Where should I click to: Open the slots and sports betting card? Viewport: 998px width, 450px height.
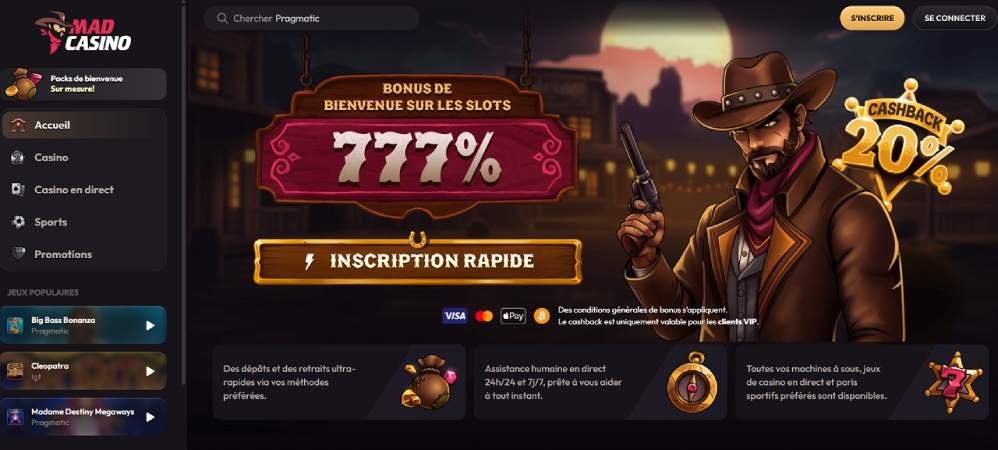860,382
